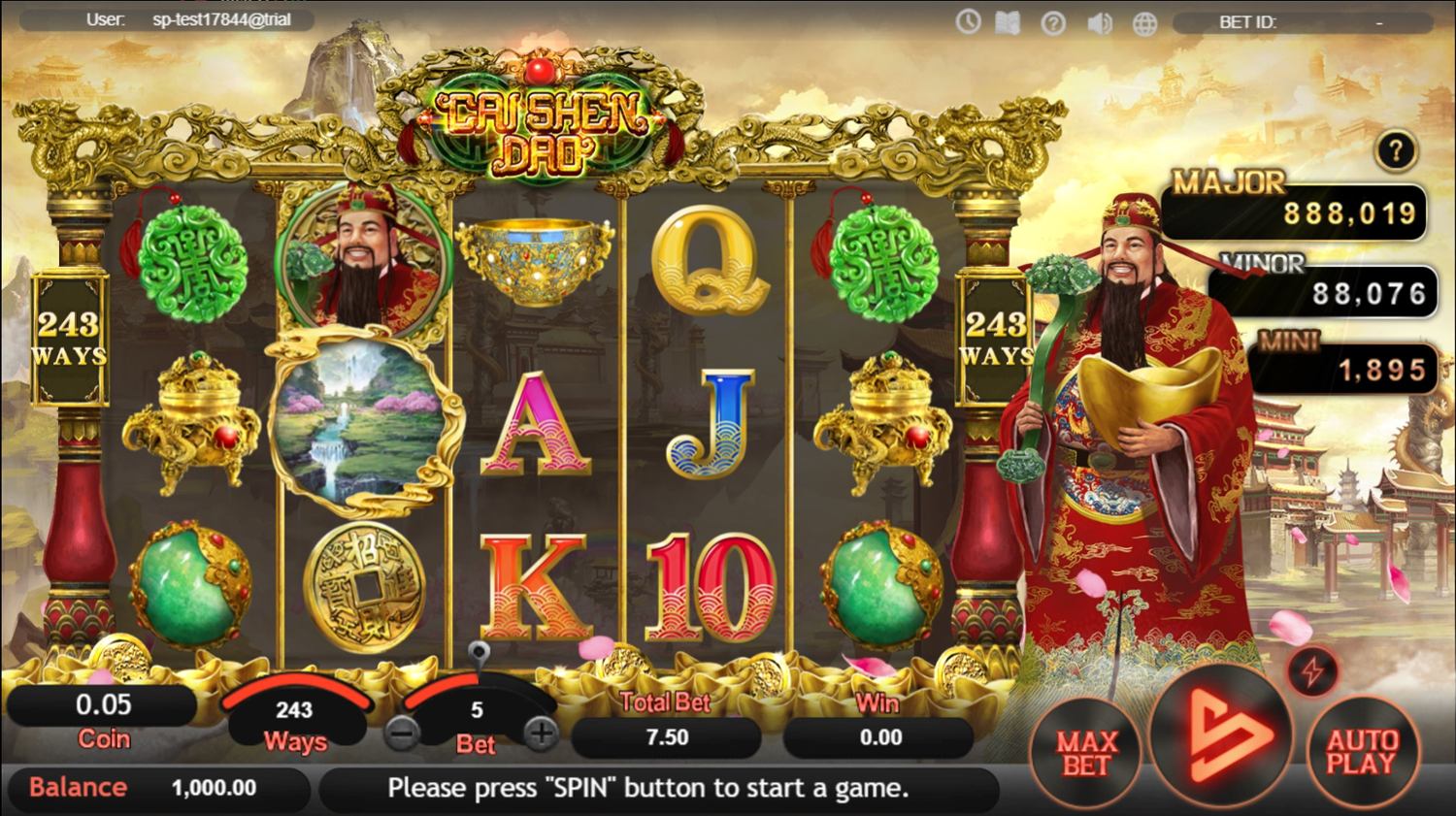The image size is (1456, 816).
Task: Activate AUTO PLAY mode
Action: point(1362,753)
